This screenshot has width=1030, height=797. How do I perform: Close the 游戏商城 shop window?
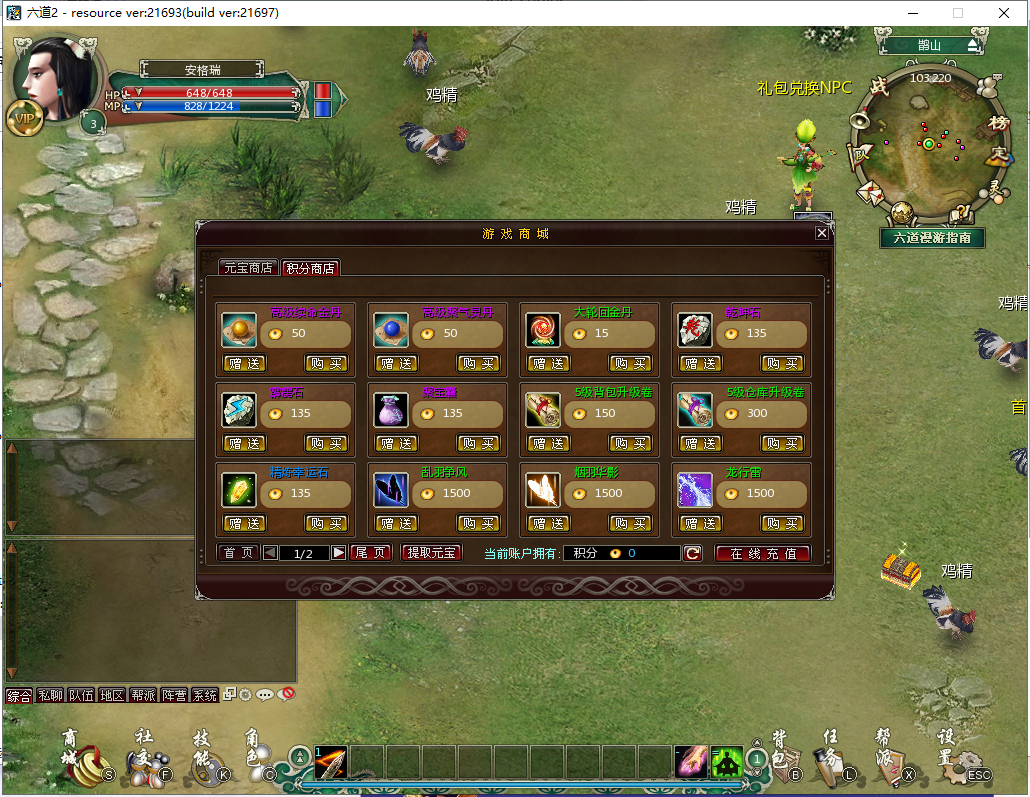(x=821, y=233)
